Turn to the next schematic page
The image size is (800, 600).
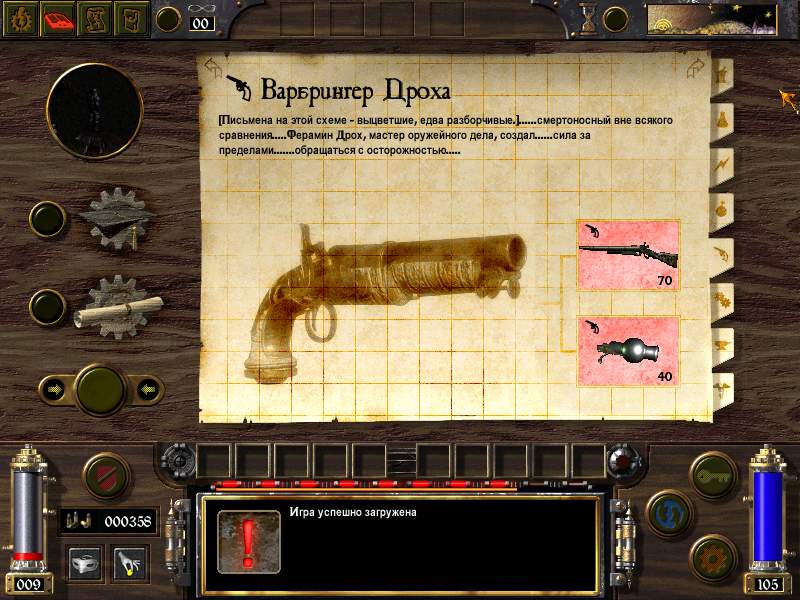click(x=696, y=67)
